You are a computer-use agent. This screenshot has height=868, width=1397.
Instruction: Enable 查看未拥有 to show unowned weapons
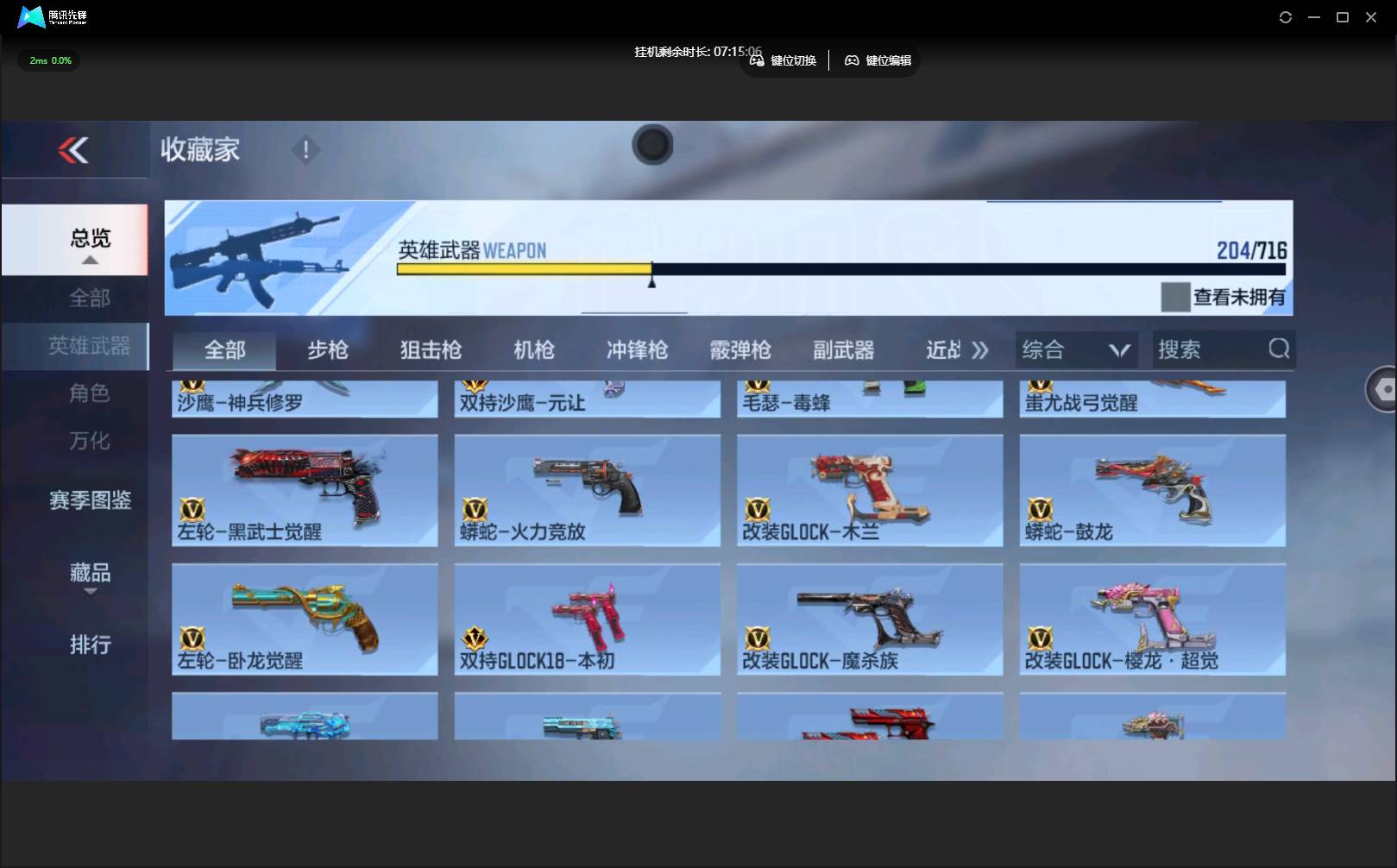tap(1174, 298)
